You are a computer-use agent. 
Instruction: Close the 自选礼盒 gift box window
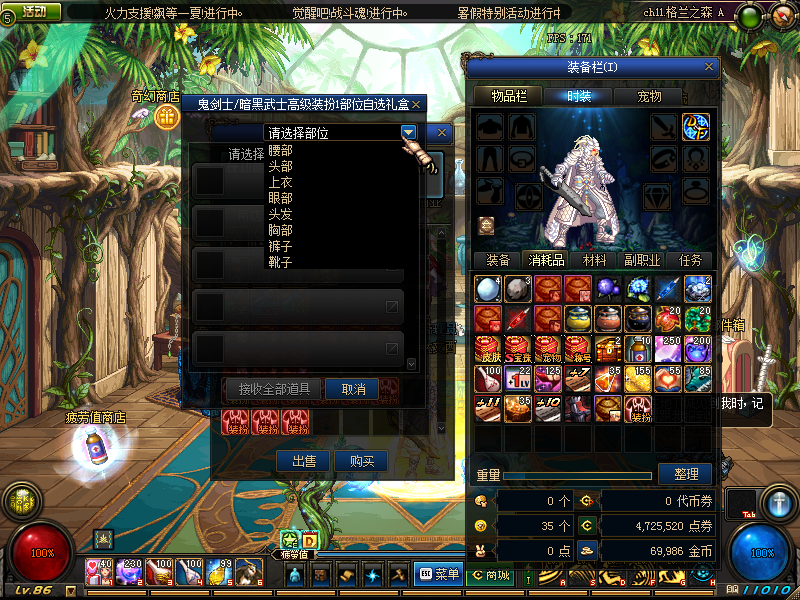(417, 104)
